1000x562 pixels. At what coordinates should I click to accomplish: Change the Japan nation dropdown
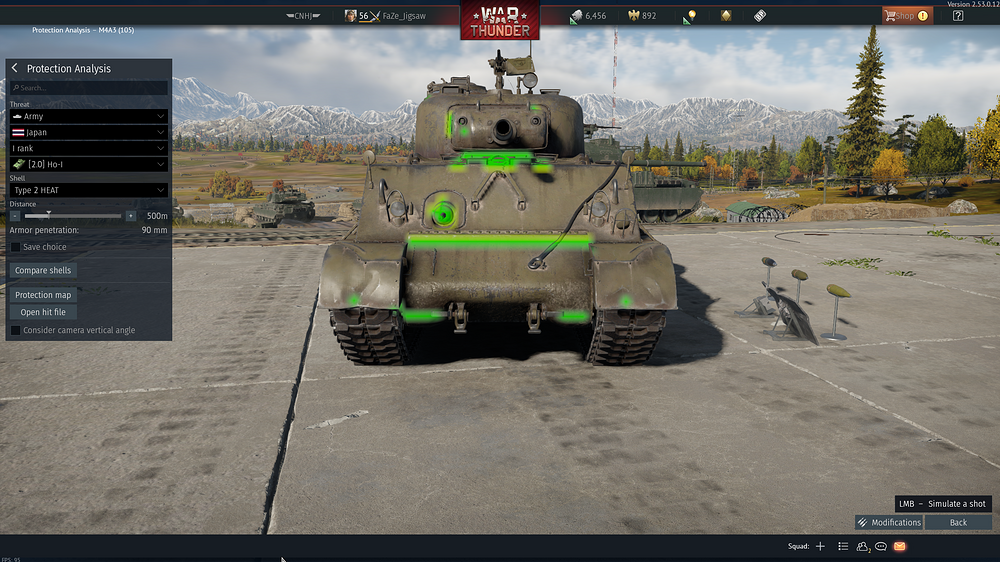click(88, 132)
